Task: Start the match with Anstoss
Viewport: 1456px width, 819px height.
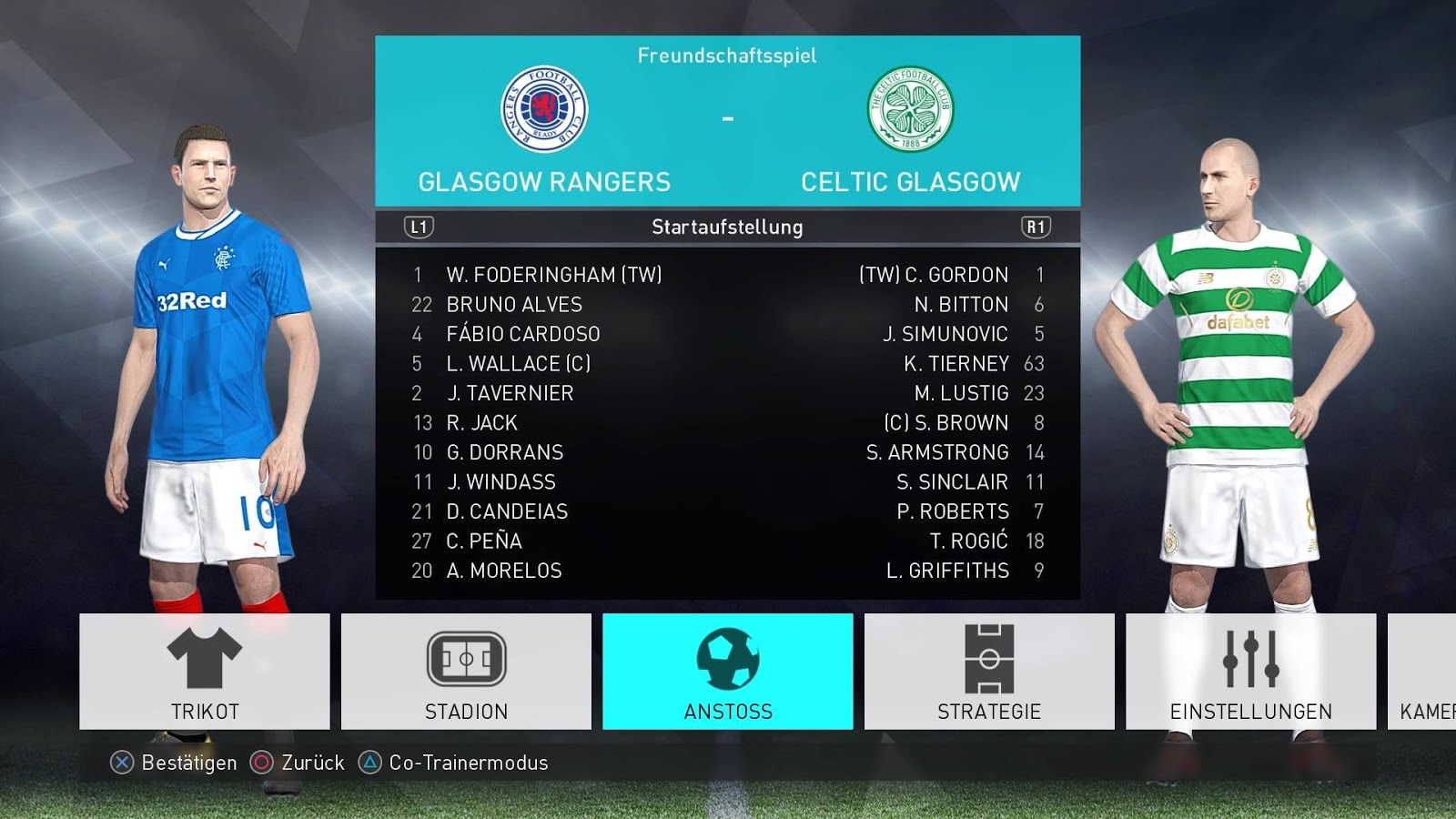Action: [x=727, y=672]
